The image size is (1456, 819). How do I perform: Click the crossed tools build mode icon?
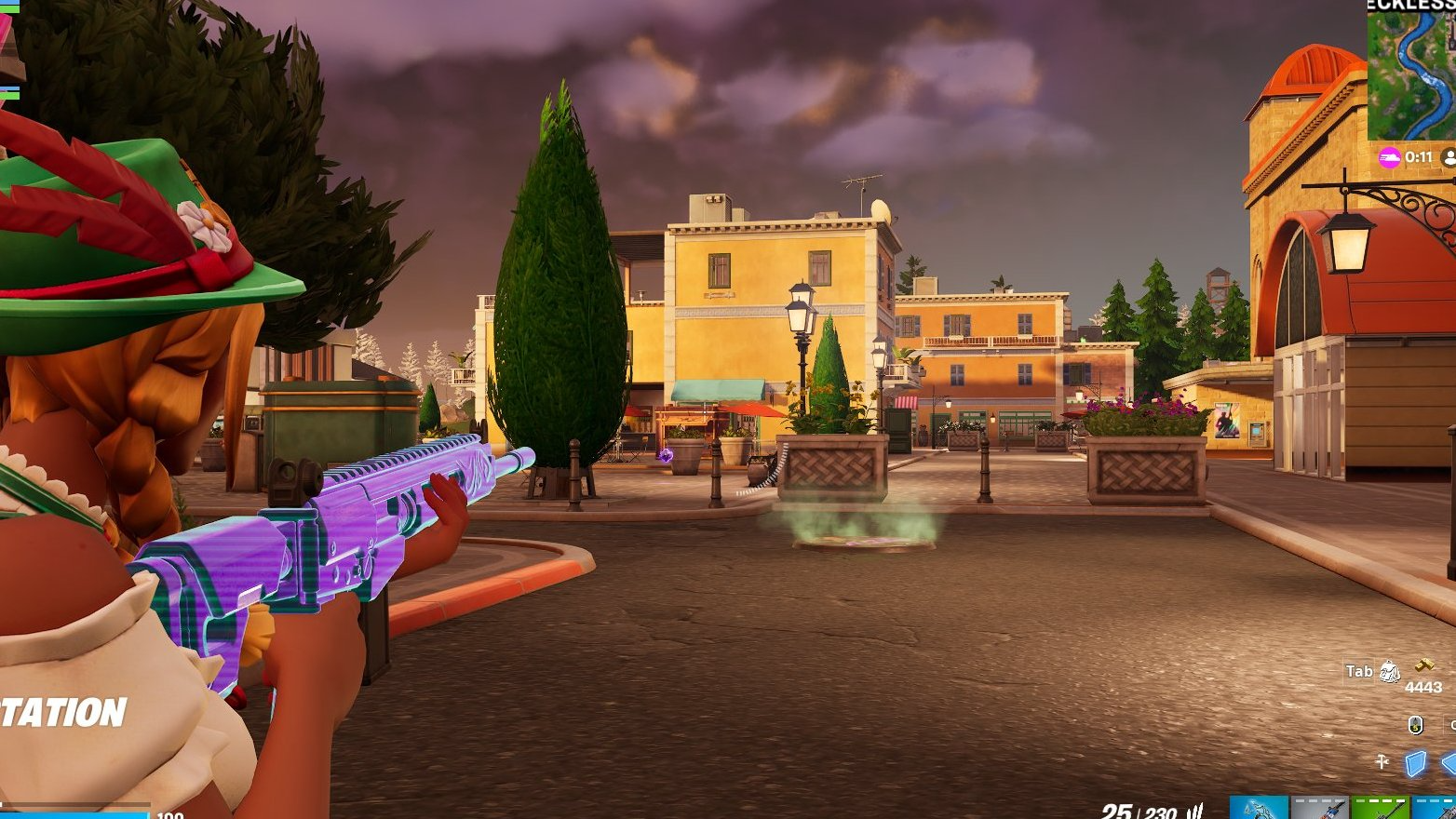pos(1382,762)
